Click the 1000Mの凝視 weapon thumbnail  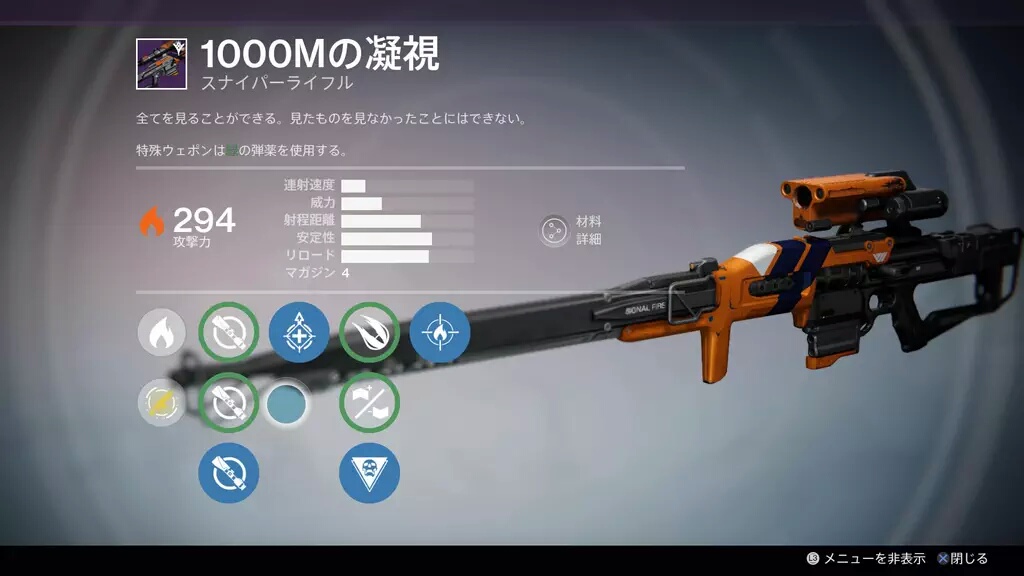160,63
